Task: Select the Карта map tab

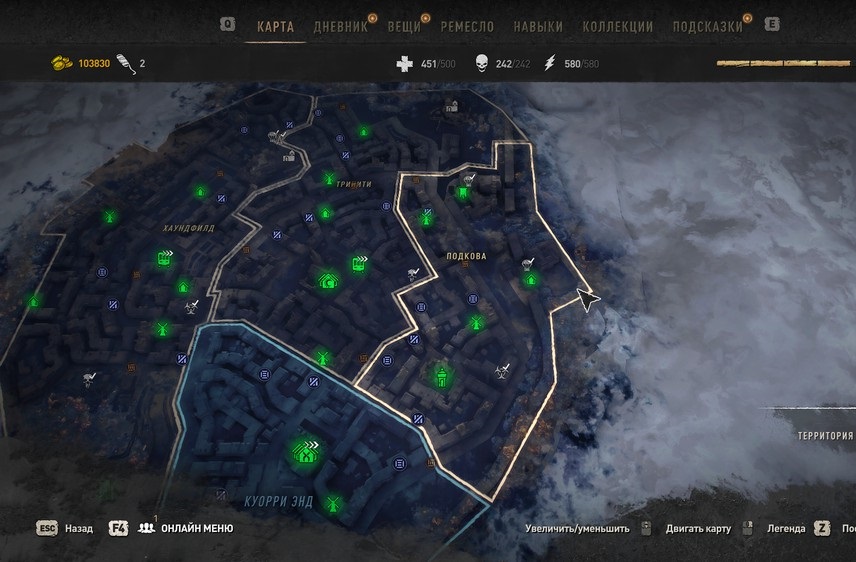Action: pyautogui.click(x=275, y=27)
